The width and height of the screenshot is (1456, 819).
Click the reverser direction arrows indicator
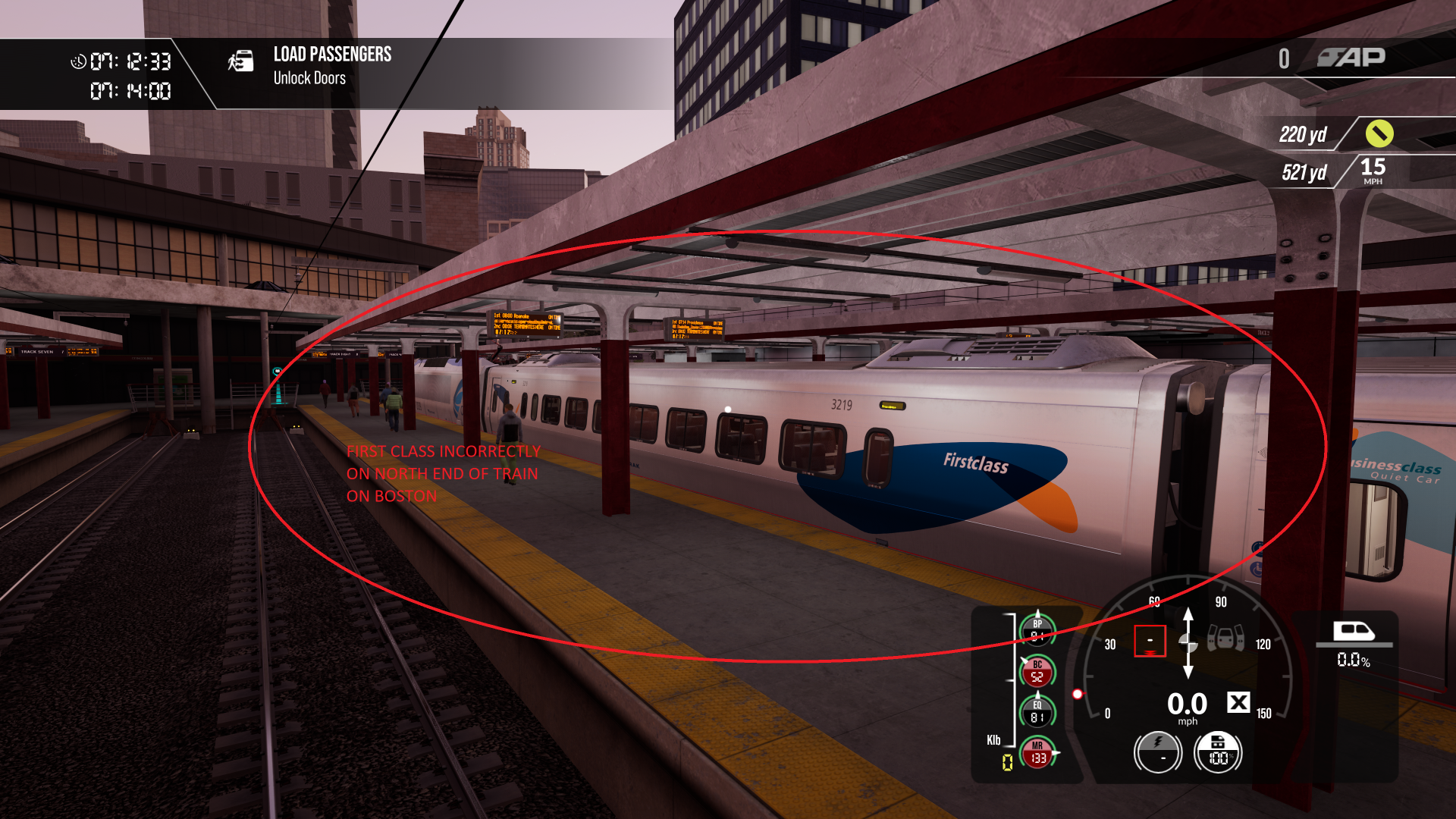[x=1188, y=643]
